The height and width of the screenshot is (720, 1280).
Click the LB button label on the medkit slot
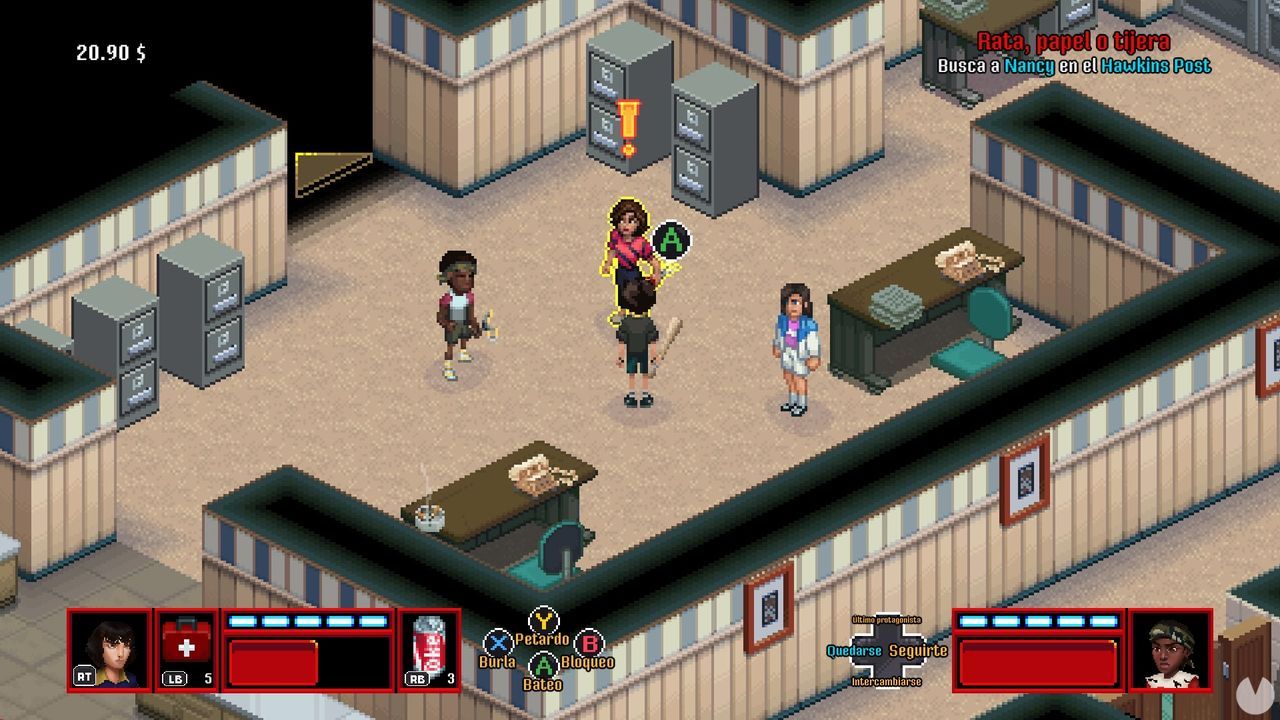(175, 678)
